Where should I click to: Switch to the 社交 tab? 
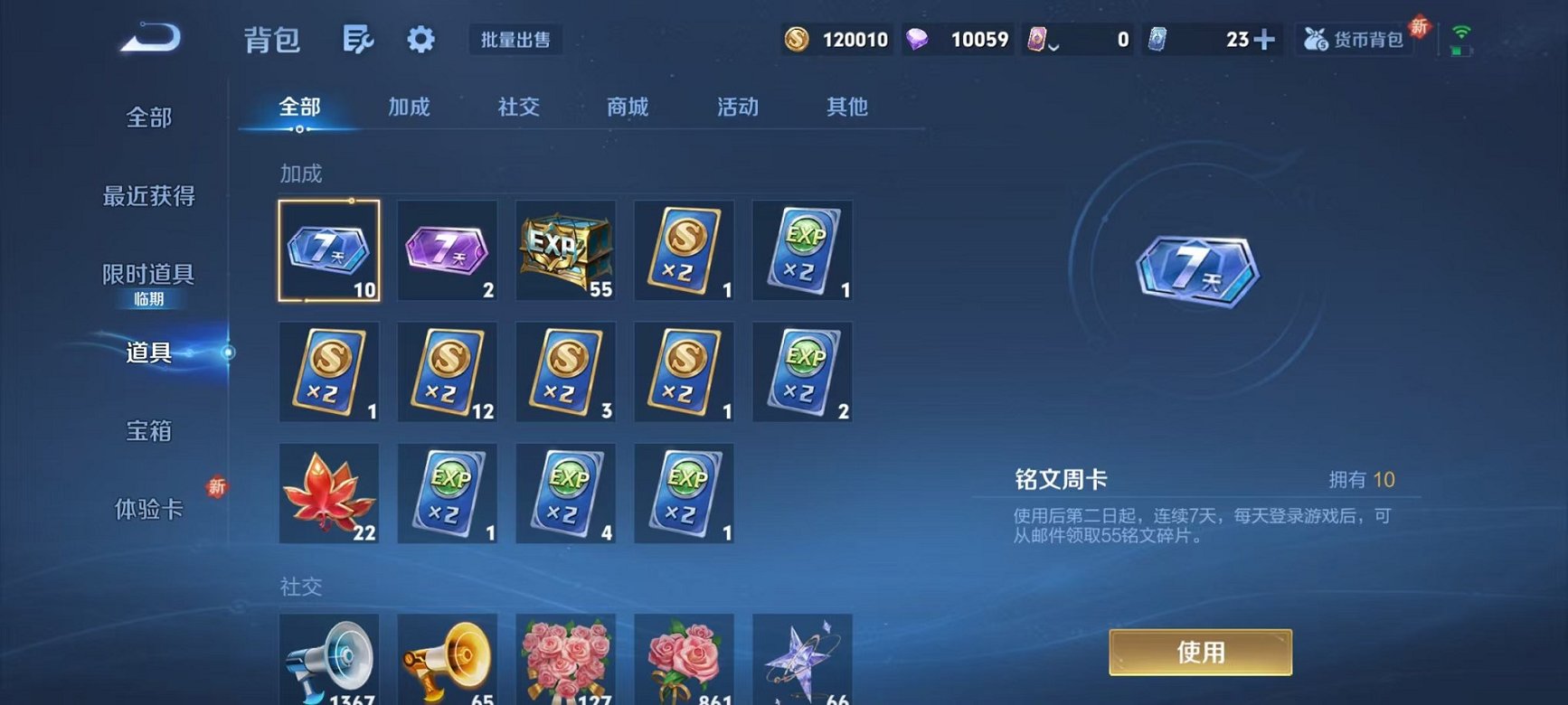pos(517,107)
